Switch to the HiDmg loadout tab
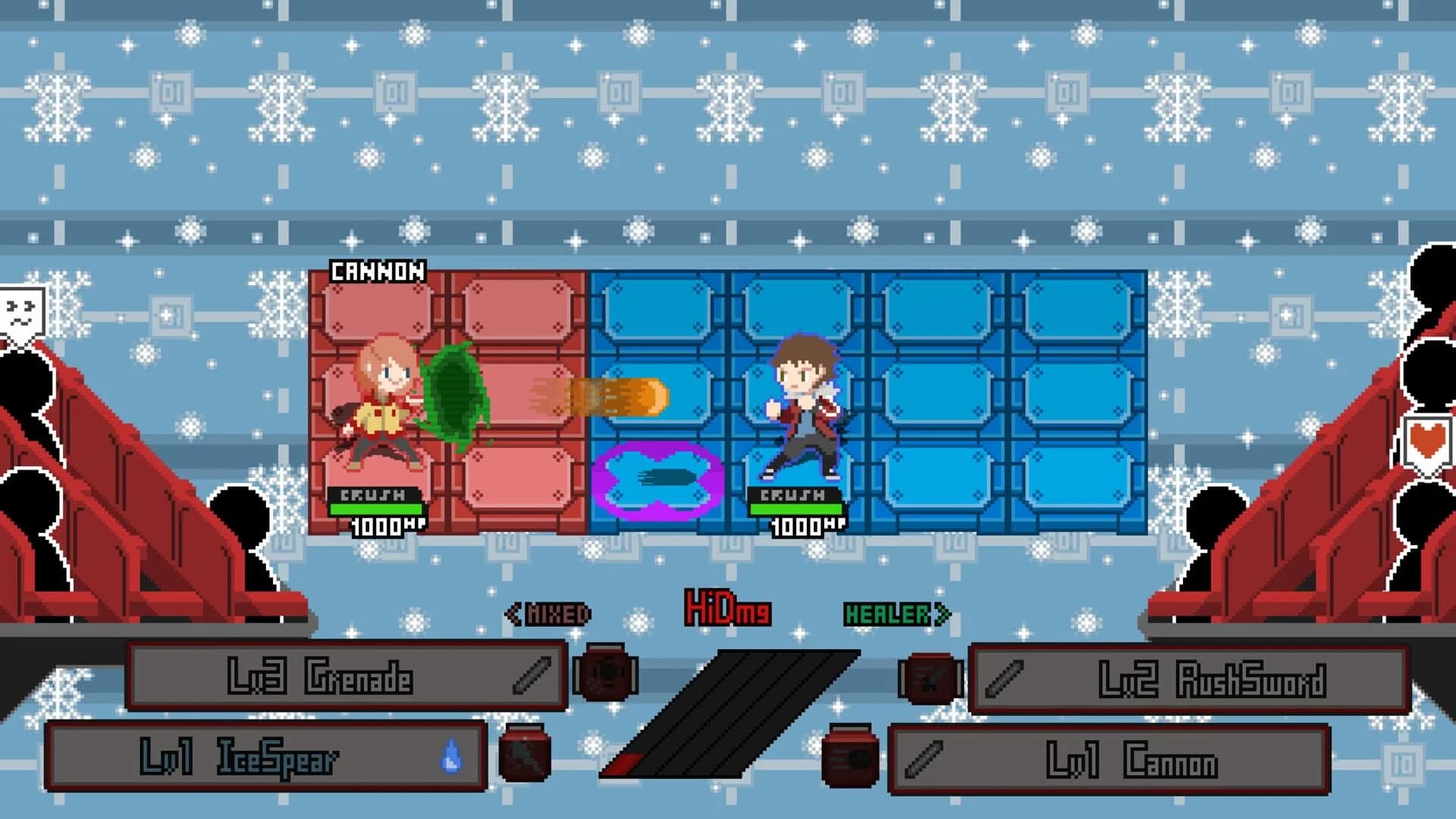Image resolution: width=1456 pixels, height=819 pixels. click(726, 607)
